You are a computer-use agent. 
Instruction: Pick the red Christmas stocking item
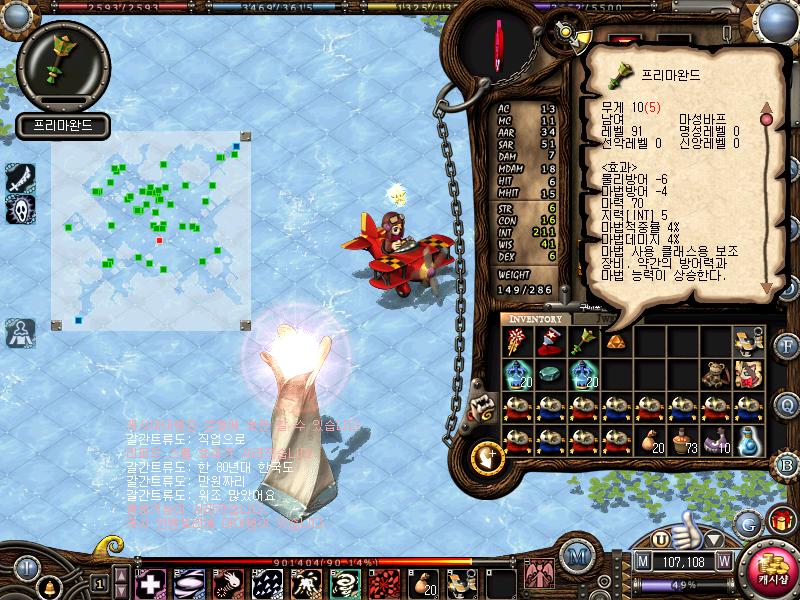[550, 342]
